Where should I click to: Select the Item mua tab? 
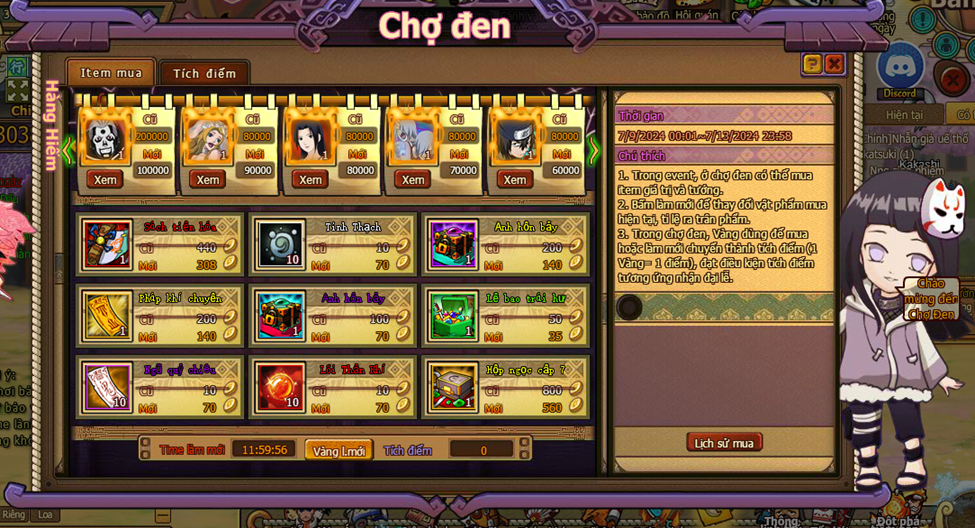[111, 73]
